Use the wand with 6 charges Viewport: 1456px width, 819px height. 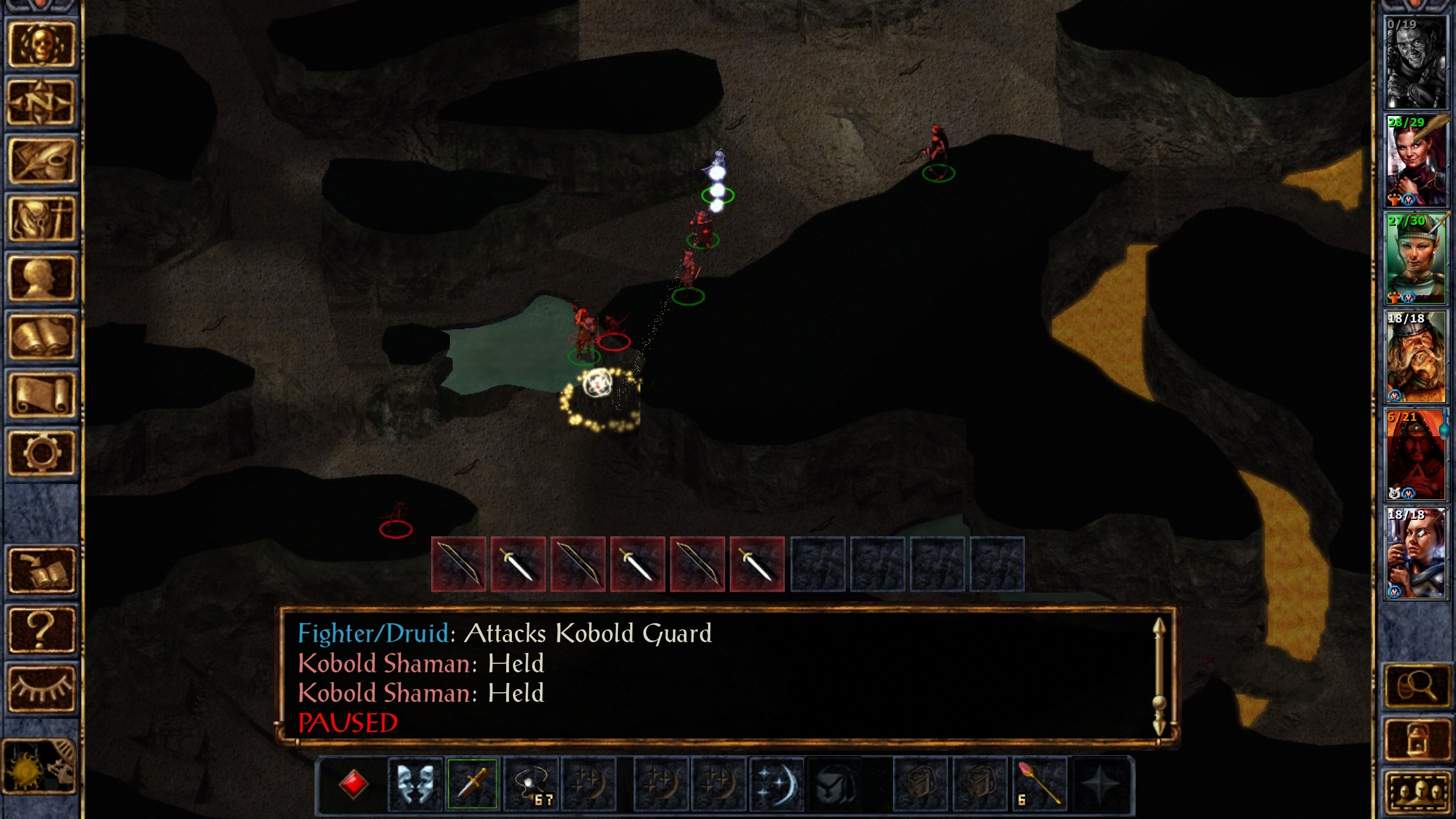(1040, 784)
